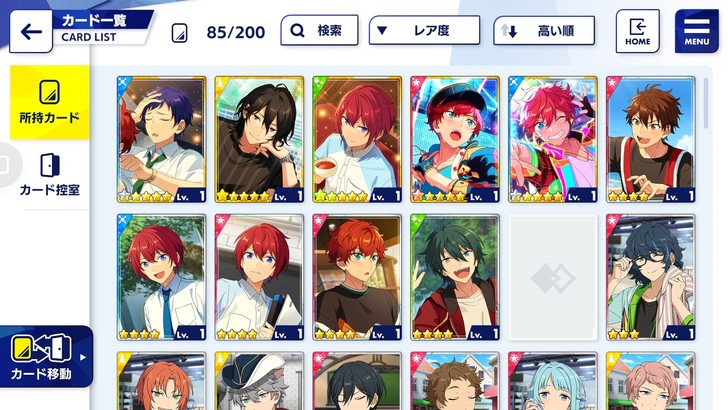Click the empty card slot placeholder

(553, 277)
